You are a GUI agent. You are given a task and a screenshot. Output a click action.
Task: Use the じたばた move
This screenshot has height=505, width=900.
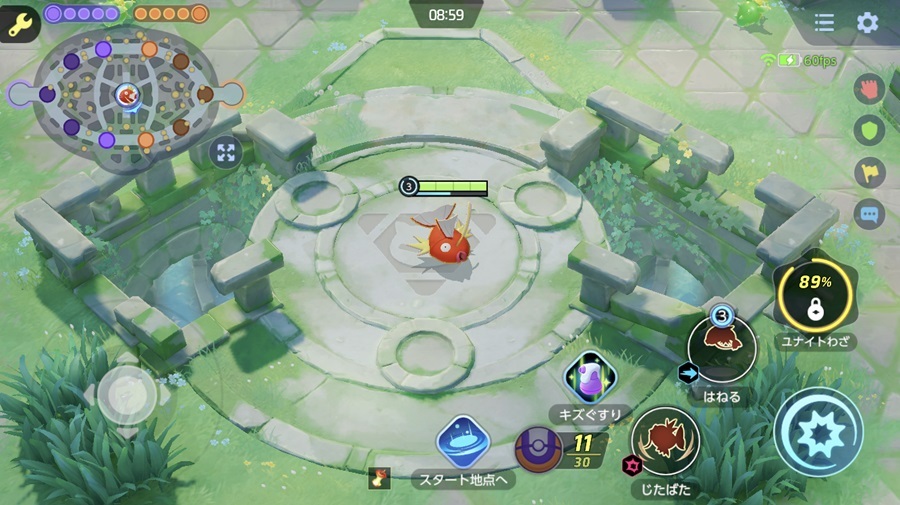664,439
